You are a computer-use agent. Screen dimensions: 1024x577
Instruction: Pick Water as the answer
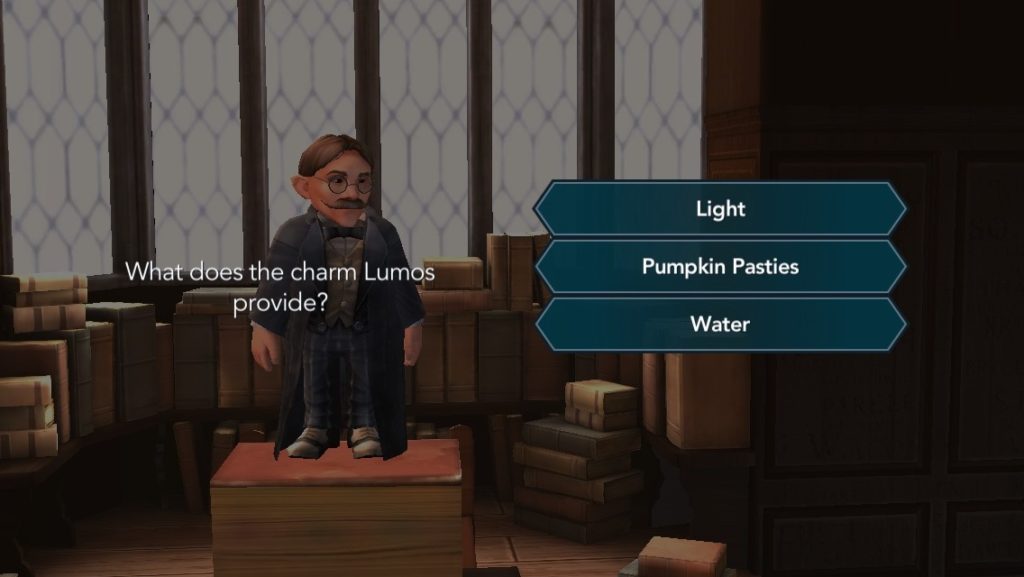pos(720,324)
